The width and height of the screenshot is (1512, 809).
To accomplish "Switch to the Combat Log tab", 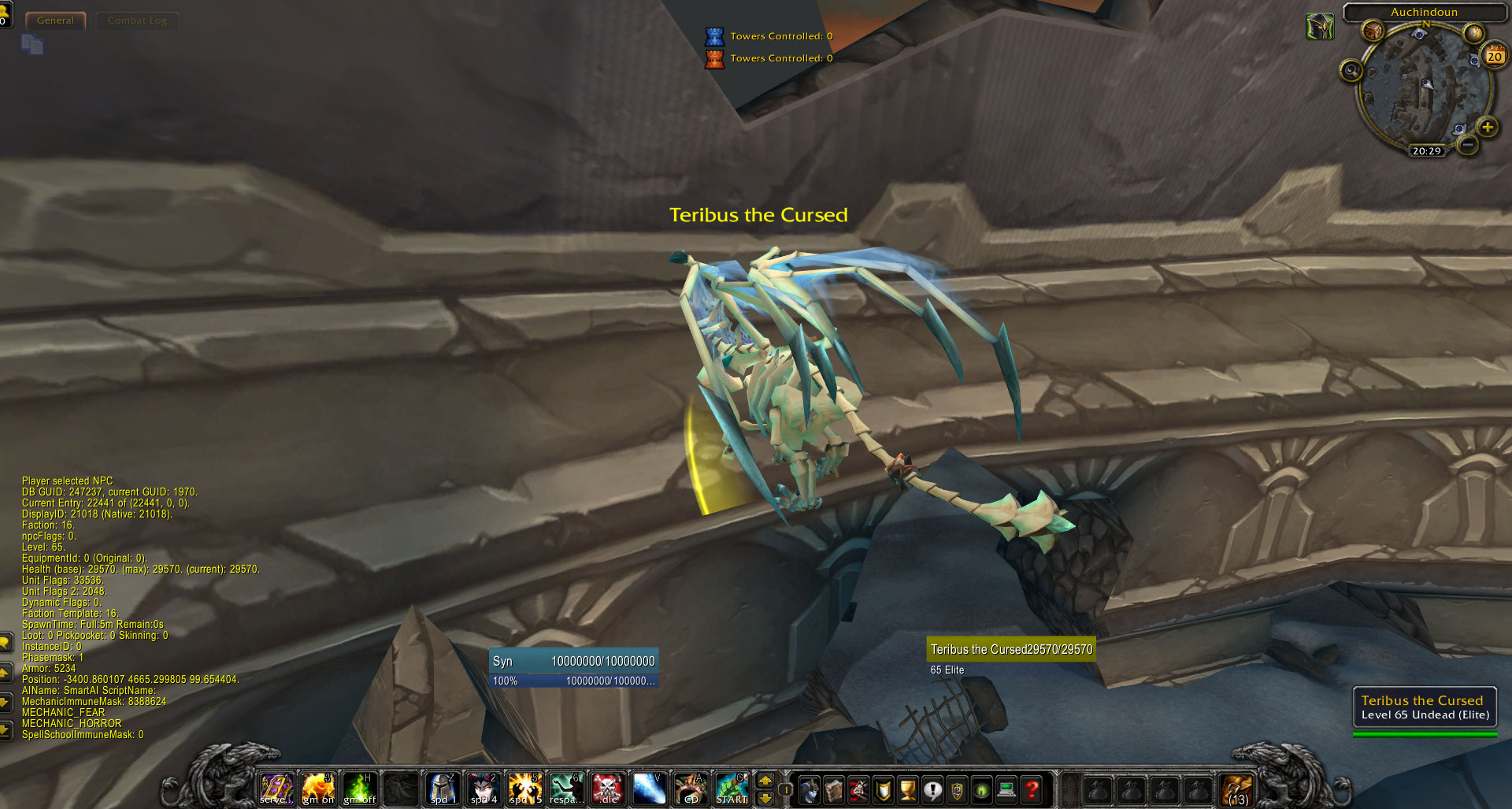I will (136, 20).
